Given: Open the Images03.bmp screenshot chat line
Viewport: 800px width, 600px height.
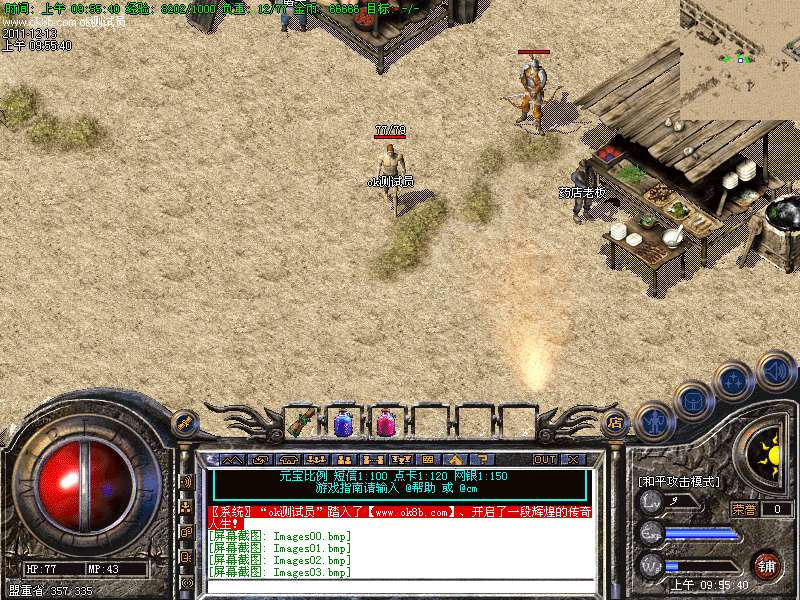Looking at the screenshot, I should point(280,572).
